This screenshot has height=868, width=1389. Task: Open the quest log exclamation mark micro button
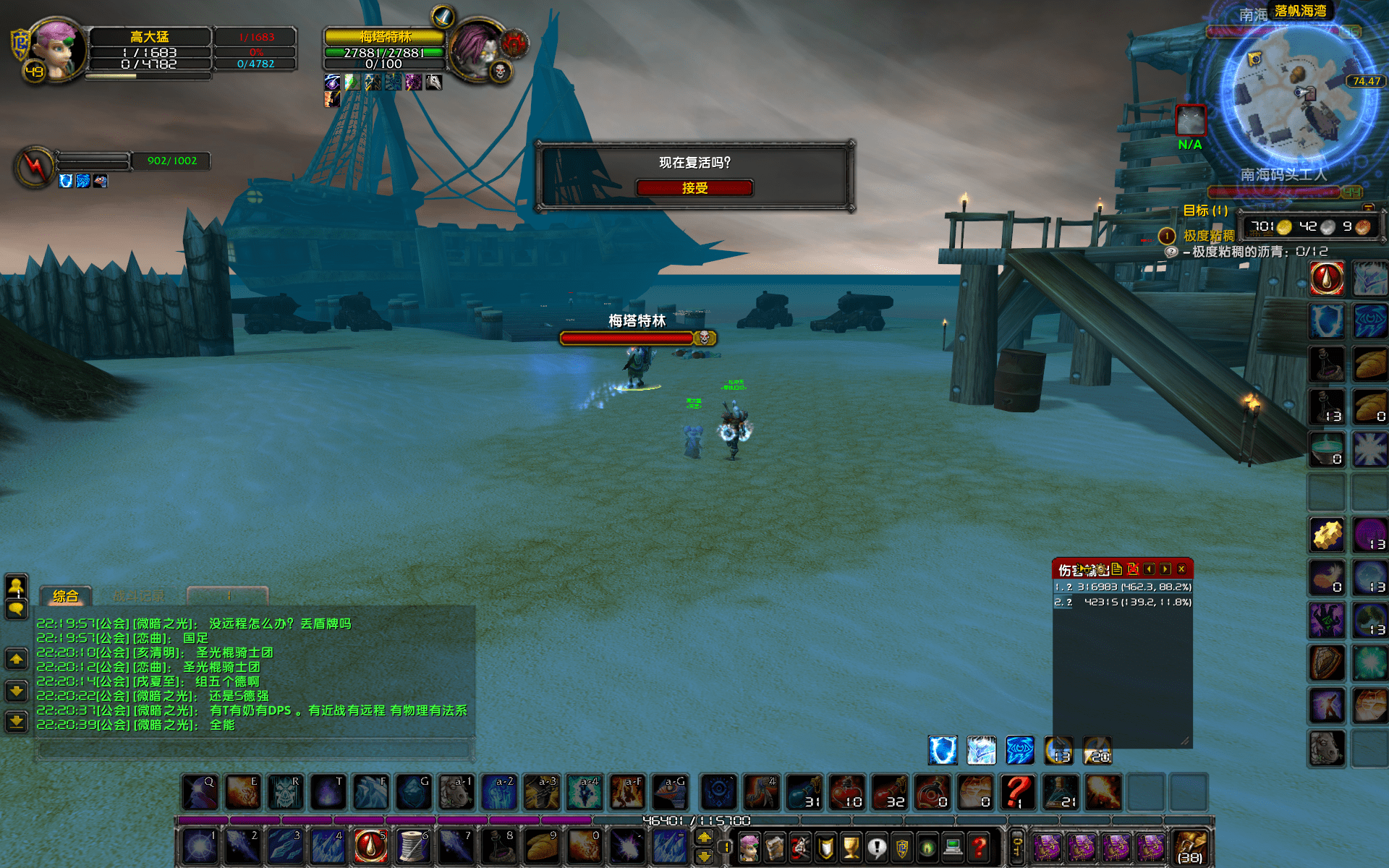877,847
